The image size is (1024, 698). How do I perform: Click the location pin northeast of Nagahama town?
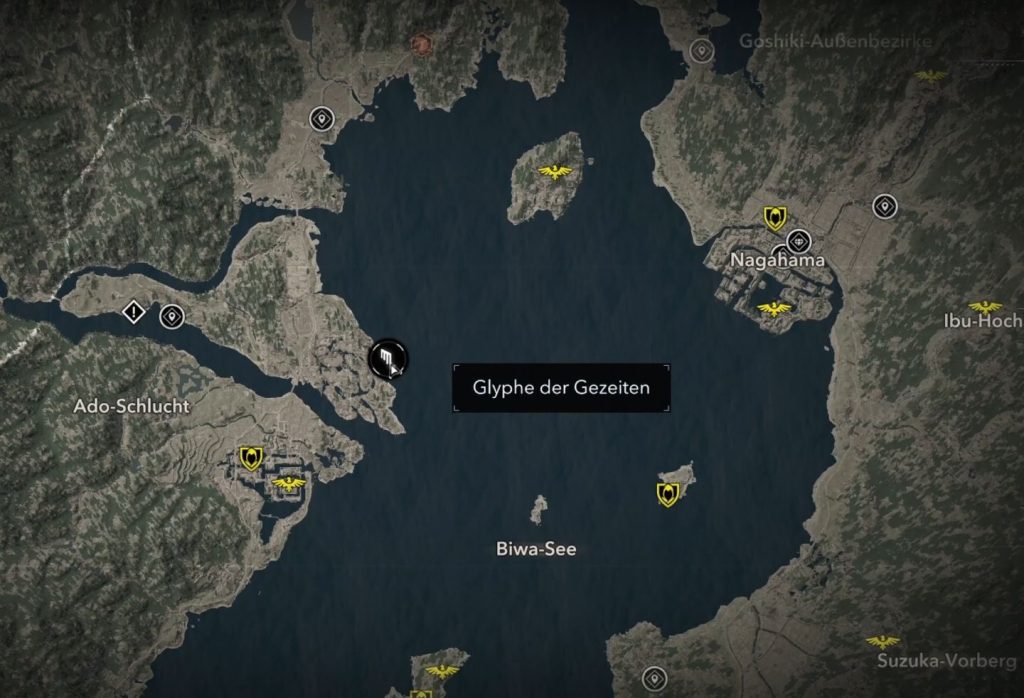coord(884,207)
